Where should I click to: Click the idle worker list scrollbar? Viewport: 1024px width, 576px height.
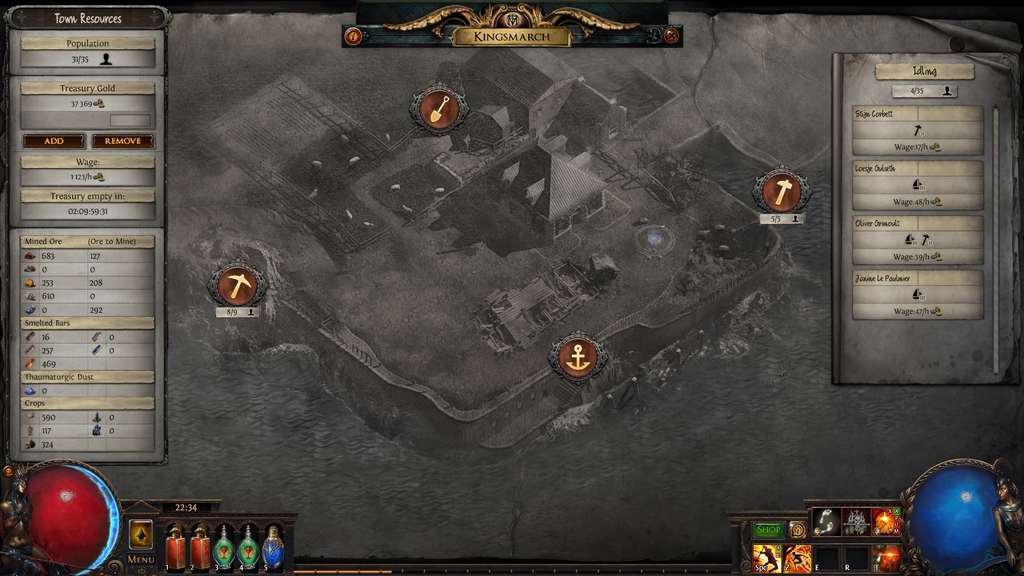point(995,240)
